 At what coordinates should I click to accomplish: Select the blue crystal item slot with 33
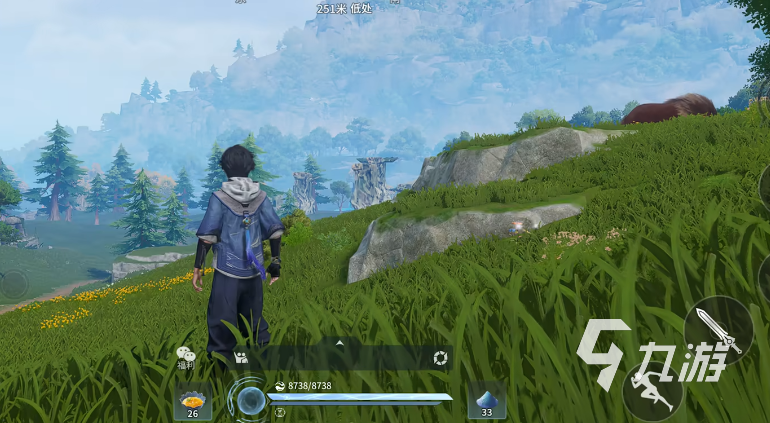[x=486, y=399]
